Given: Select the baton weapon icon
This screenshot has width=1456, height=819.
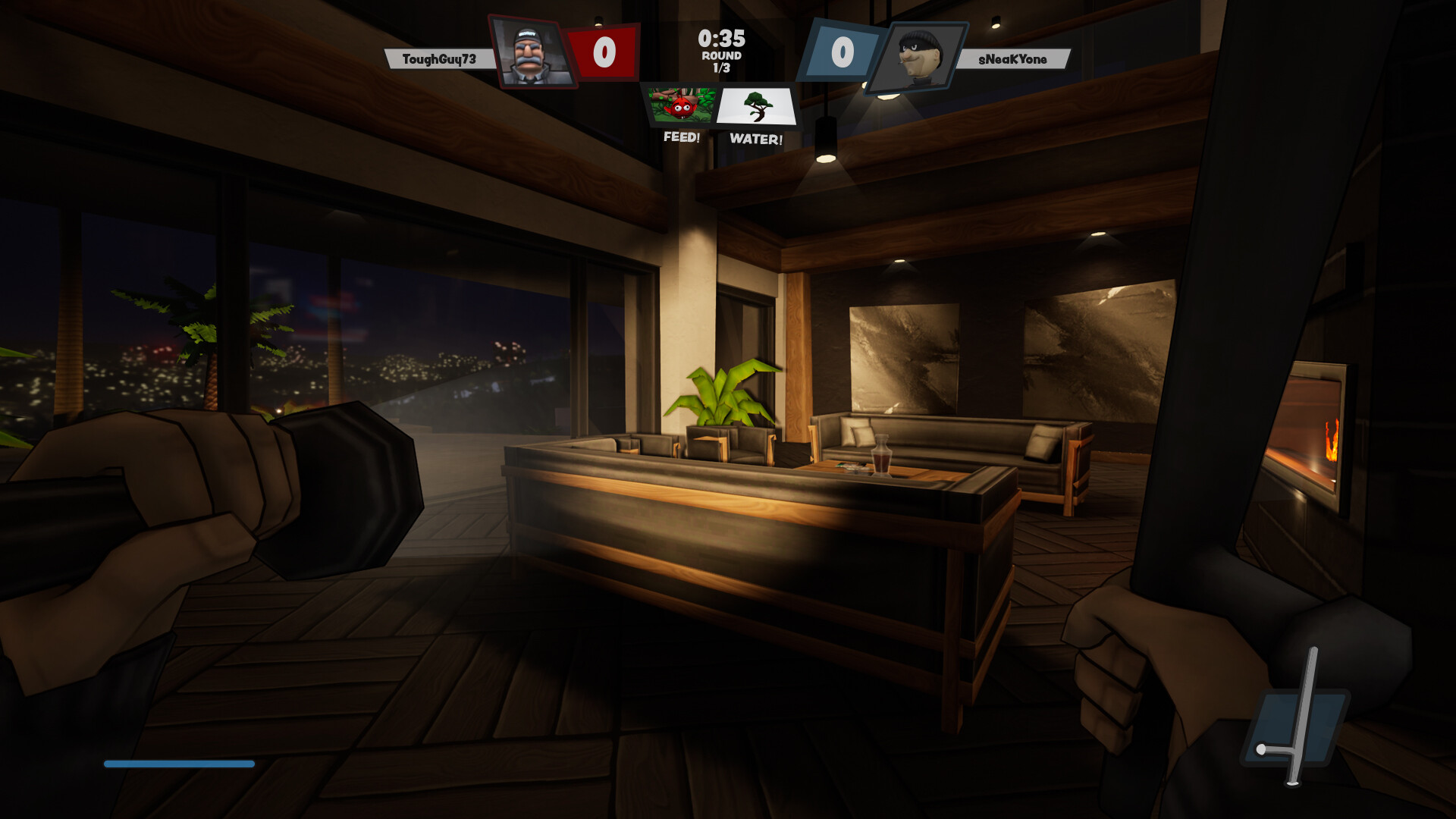Looking at the screenshot, I should (1295, 726).
